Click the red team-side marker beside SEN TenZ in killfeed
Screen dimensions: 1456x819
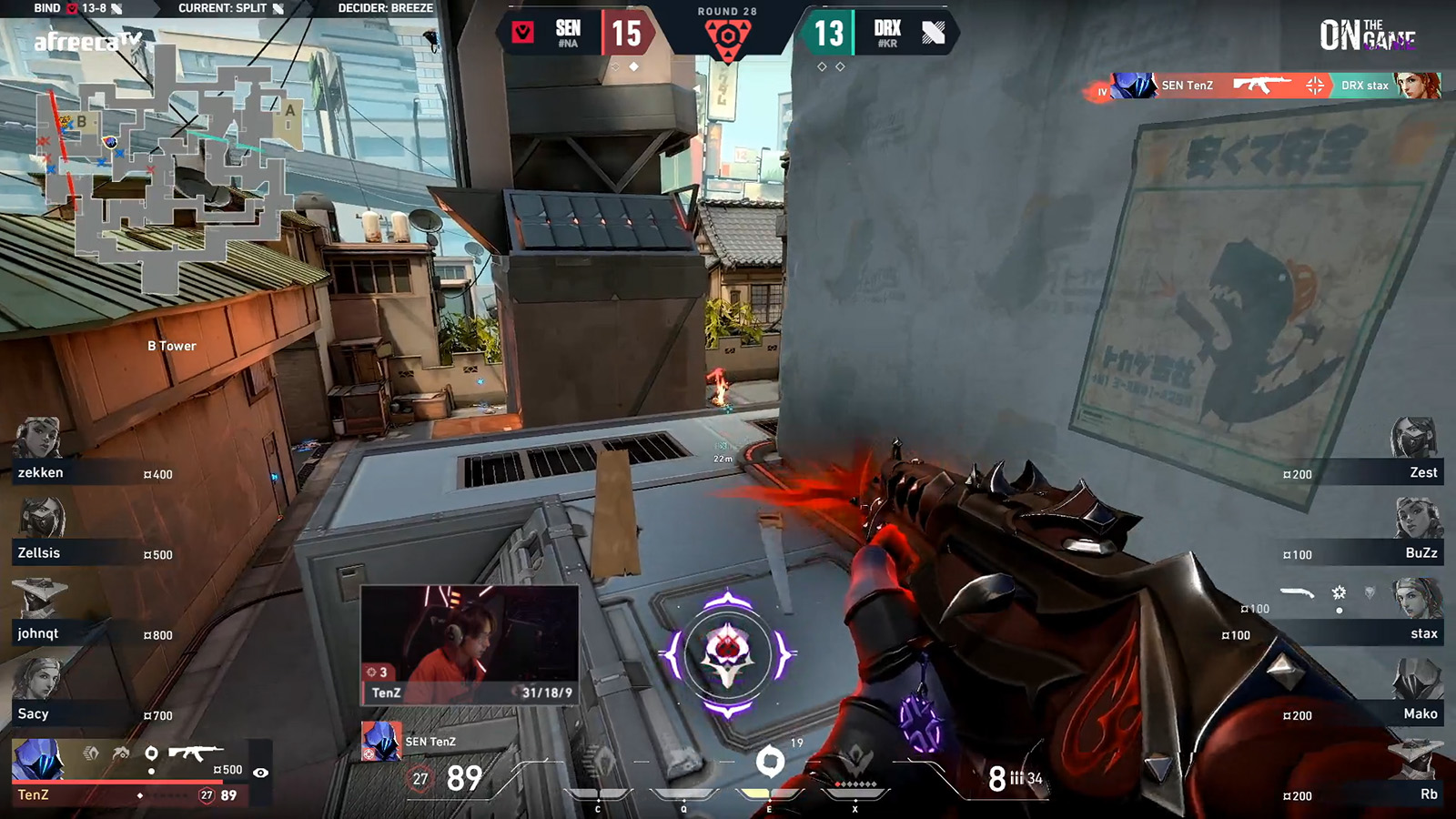(x=1099, y=90)
